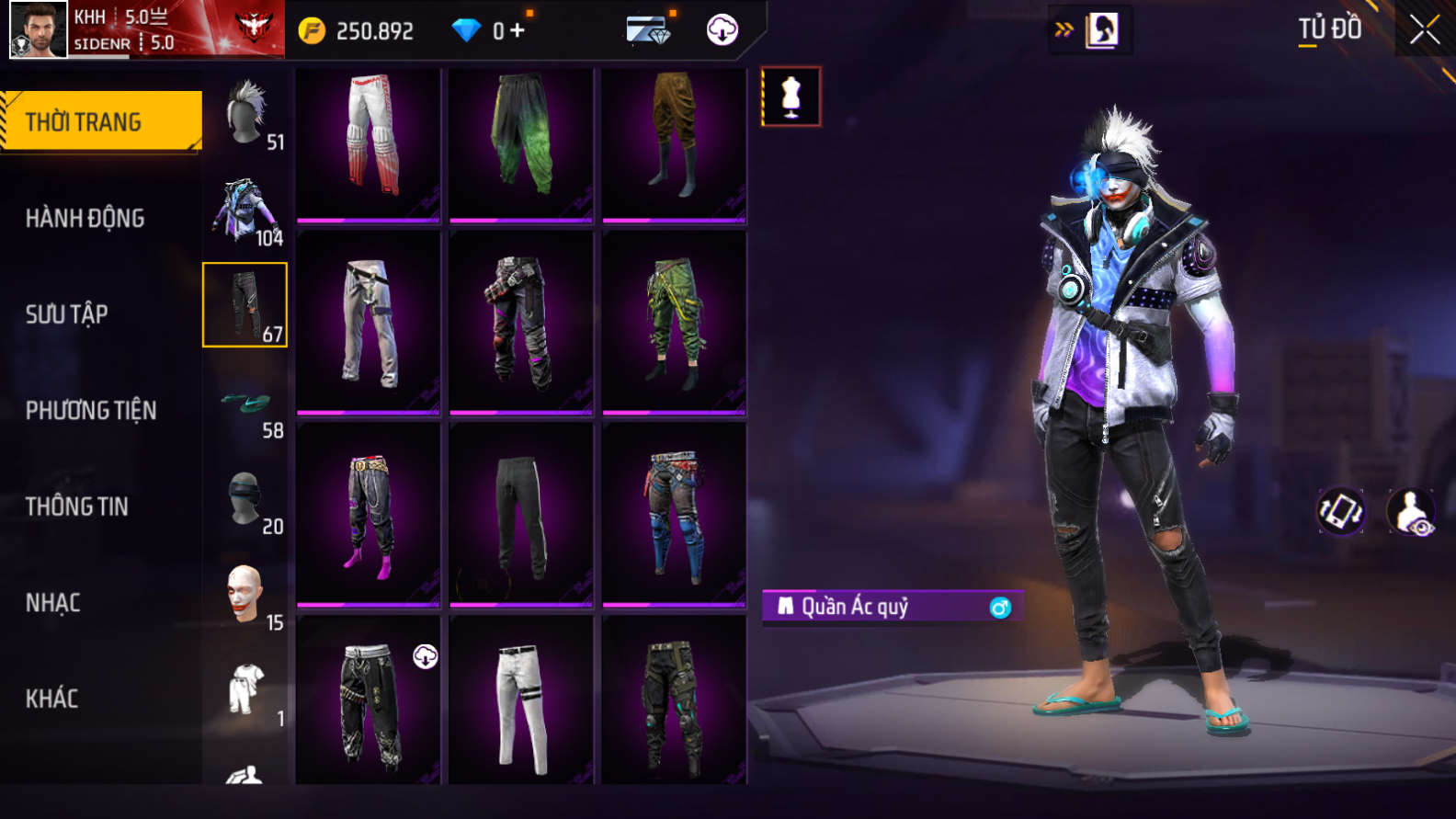Image resolution: width=1456 pixels, height=819 pixels.
Task: Go to the Nhạc section
Action: click(x=53, y=603)
